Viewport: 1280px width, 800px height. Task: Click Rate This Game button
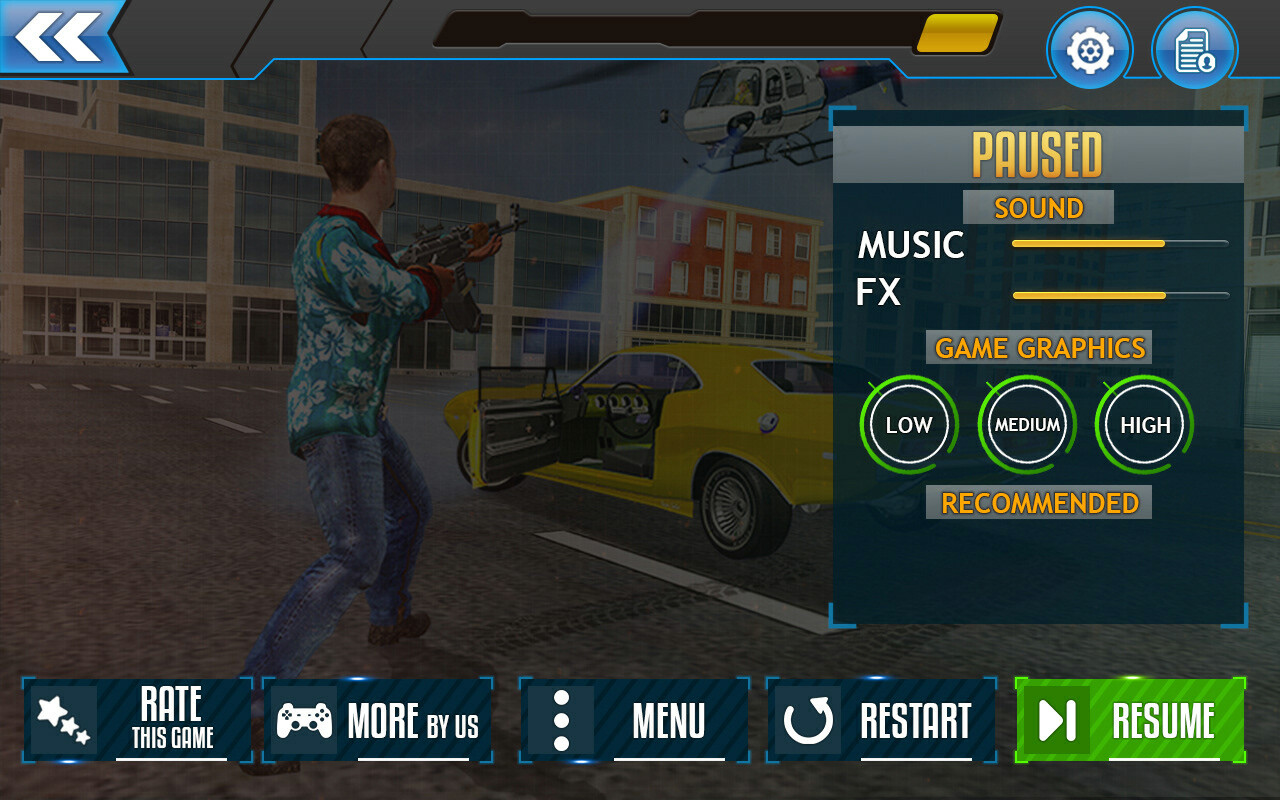[138, 720]
